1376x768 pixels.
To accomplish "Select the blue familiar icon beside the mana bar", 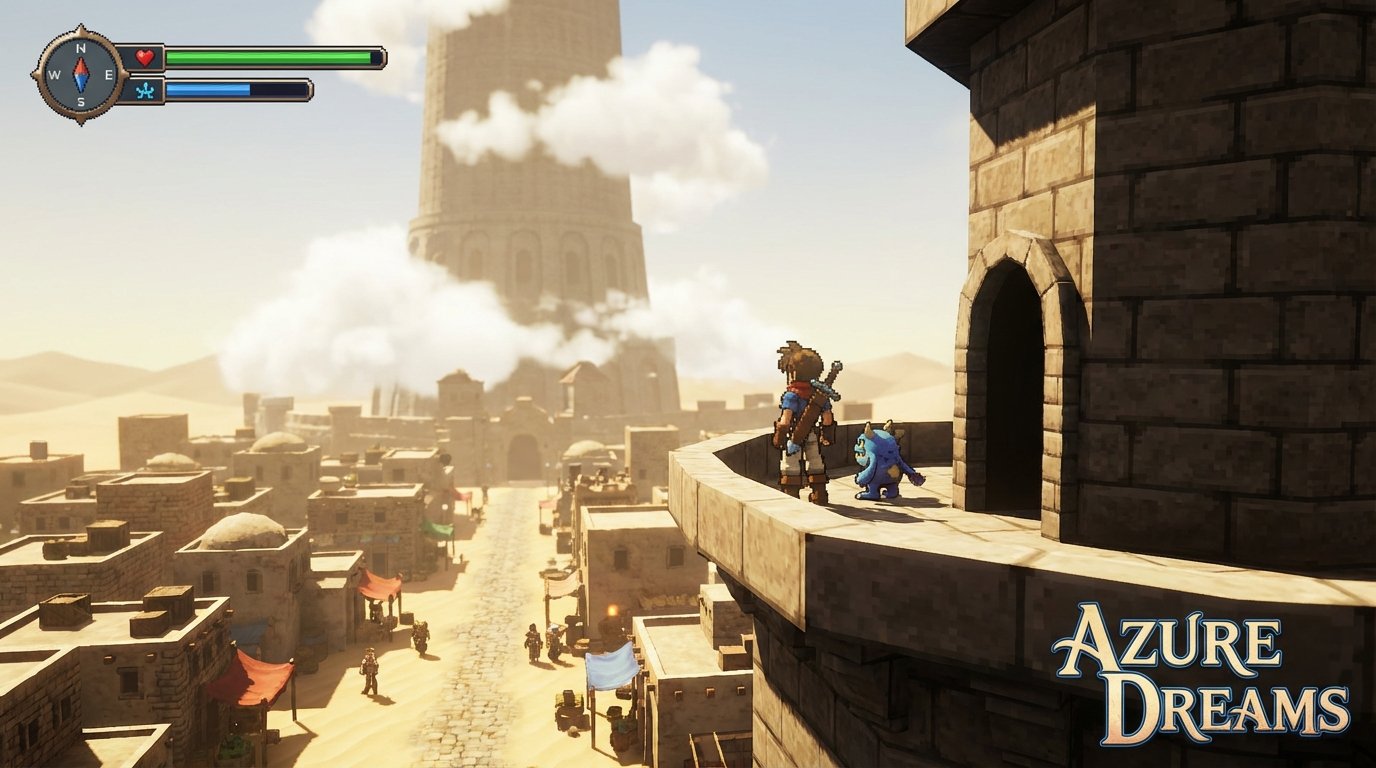I will point(146,91).
